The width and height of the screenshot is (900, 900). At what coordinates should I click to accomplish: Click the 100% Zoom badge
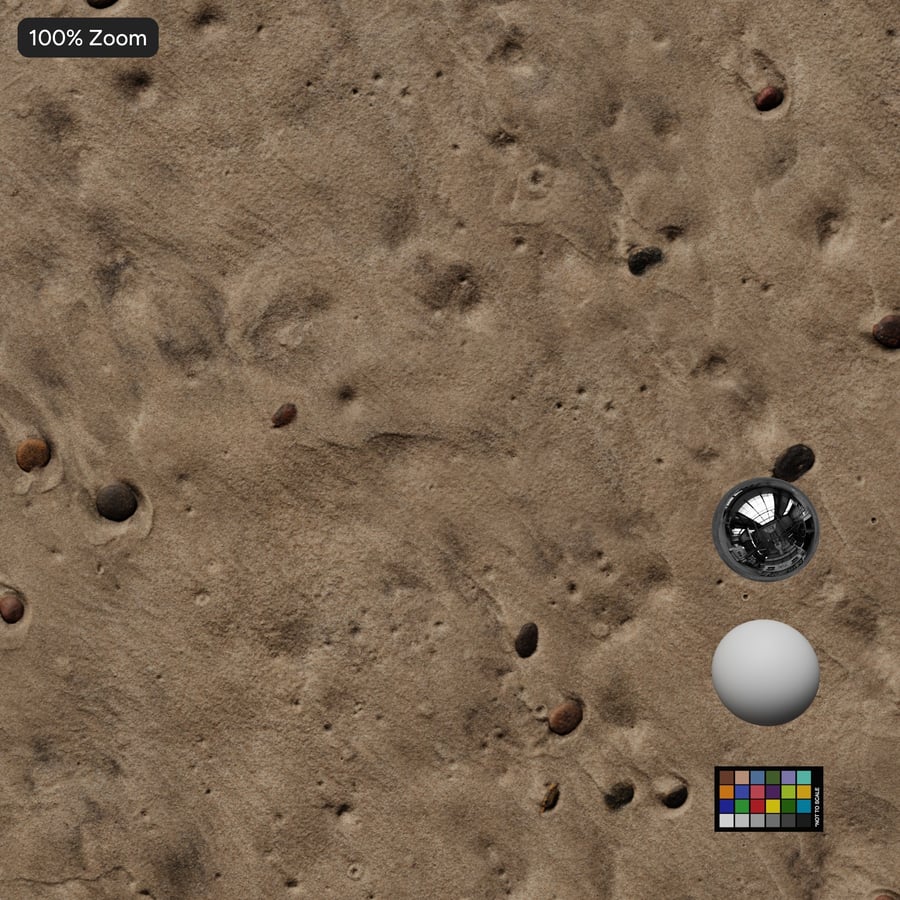88,38
